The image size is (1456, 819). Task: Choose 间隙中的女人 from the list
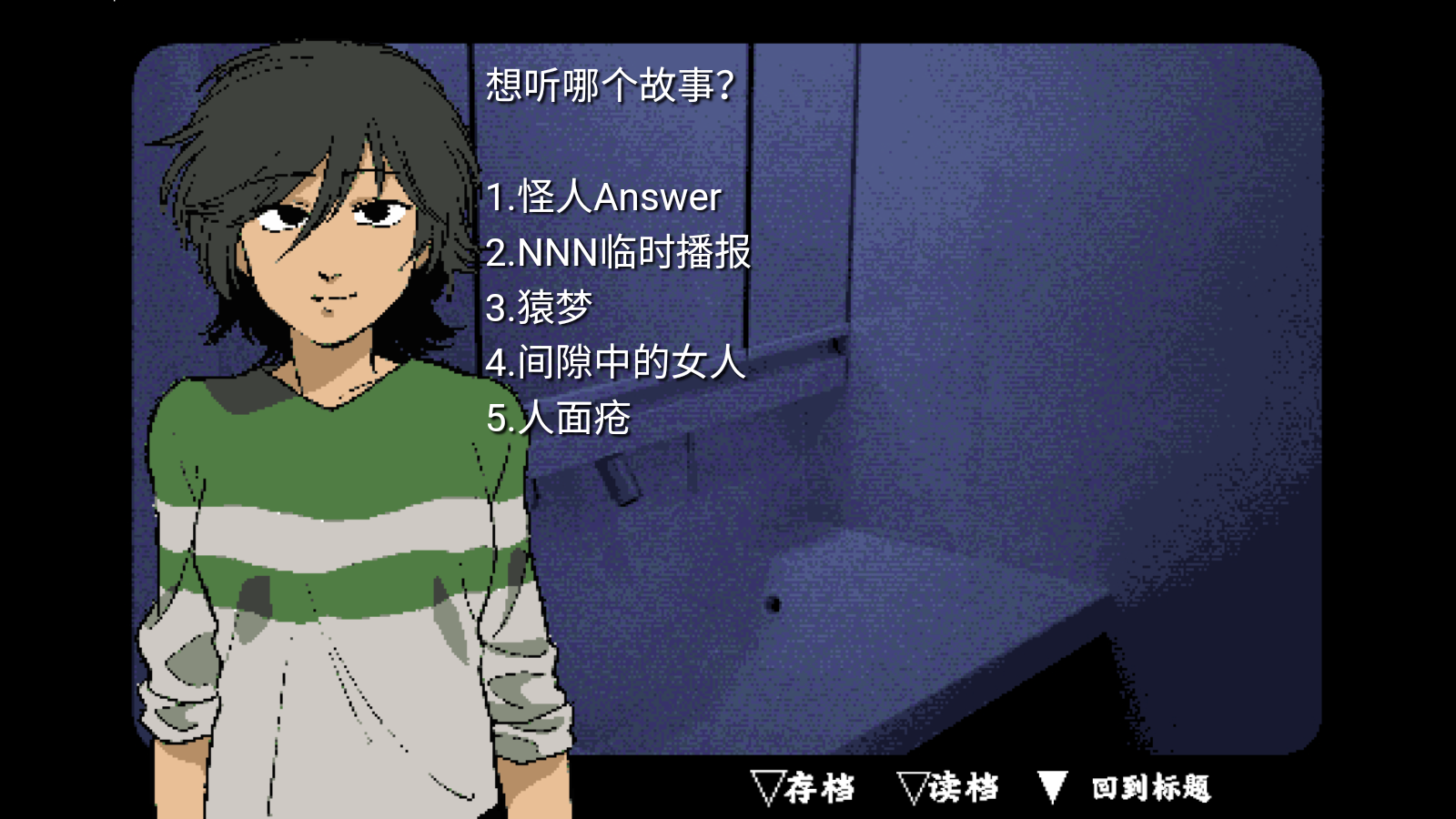click(615, 363)
